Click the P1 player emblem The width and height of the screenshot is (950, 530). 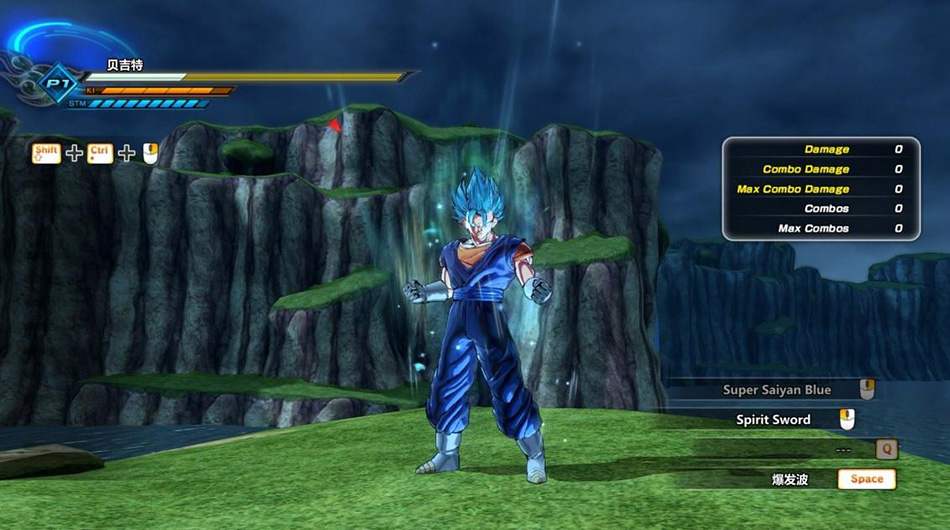click(x=56, y=84)
